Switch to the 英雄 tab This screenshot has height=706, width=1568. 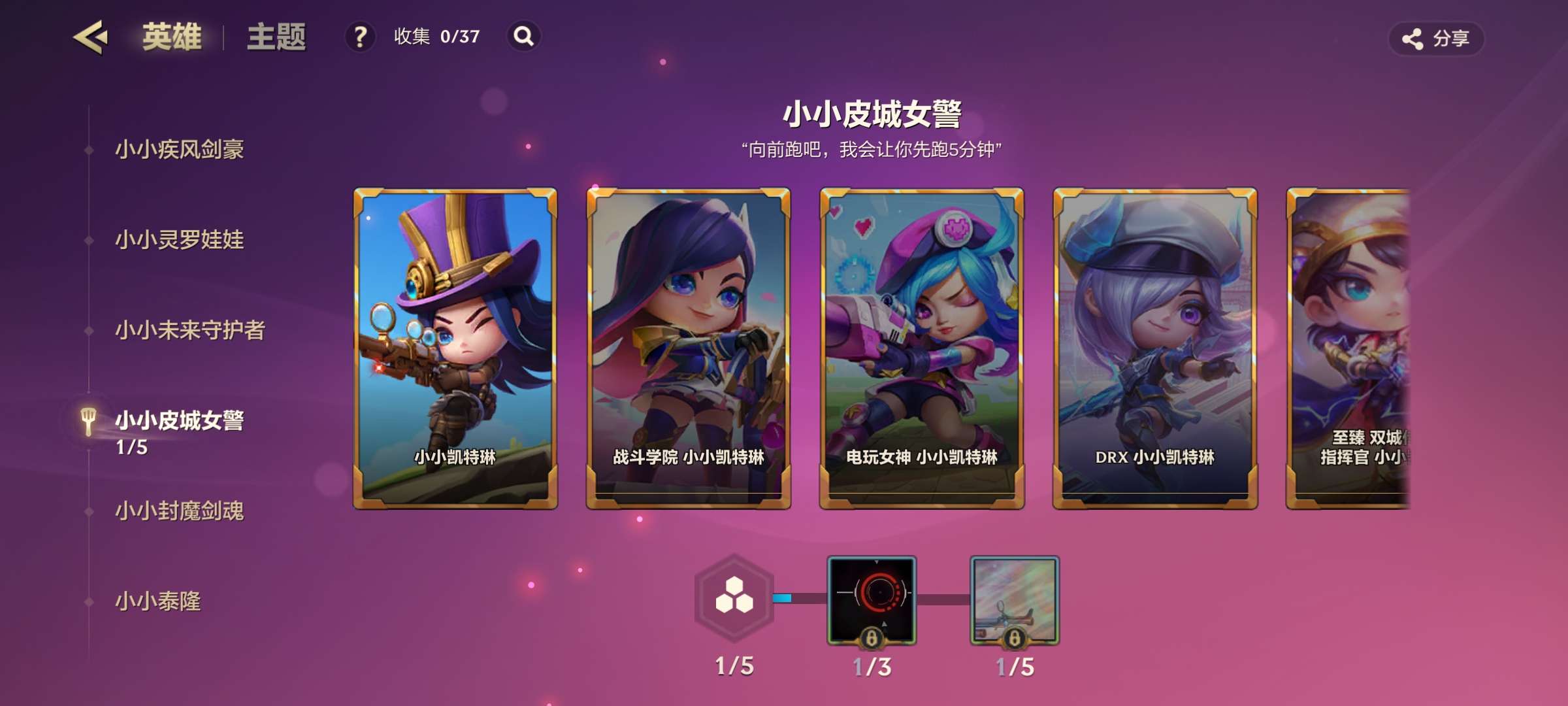click(x=172, y=37)
